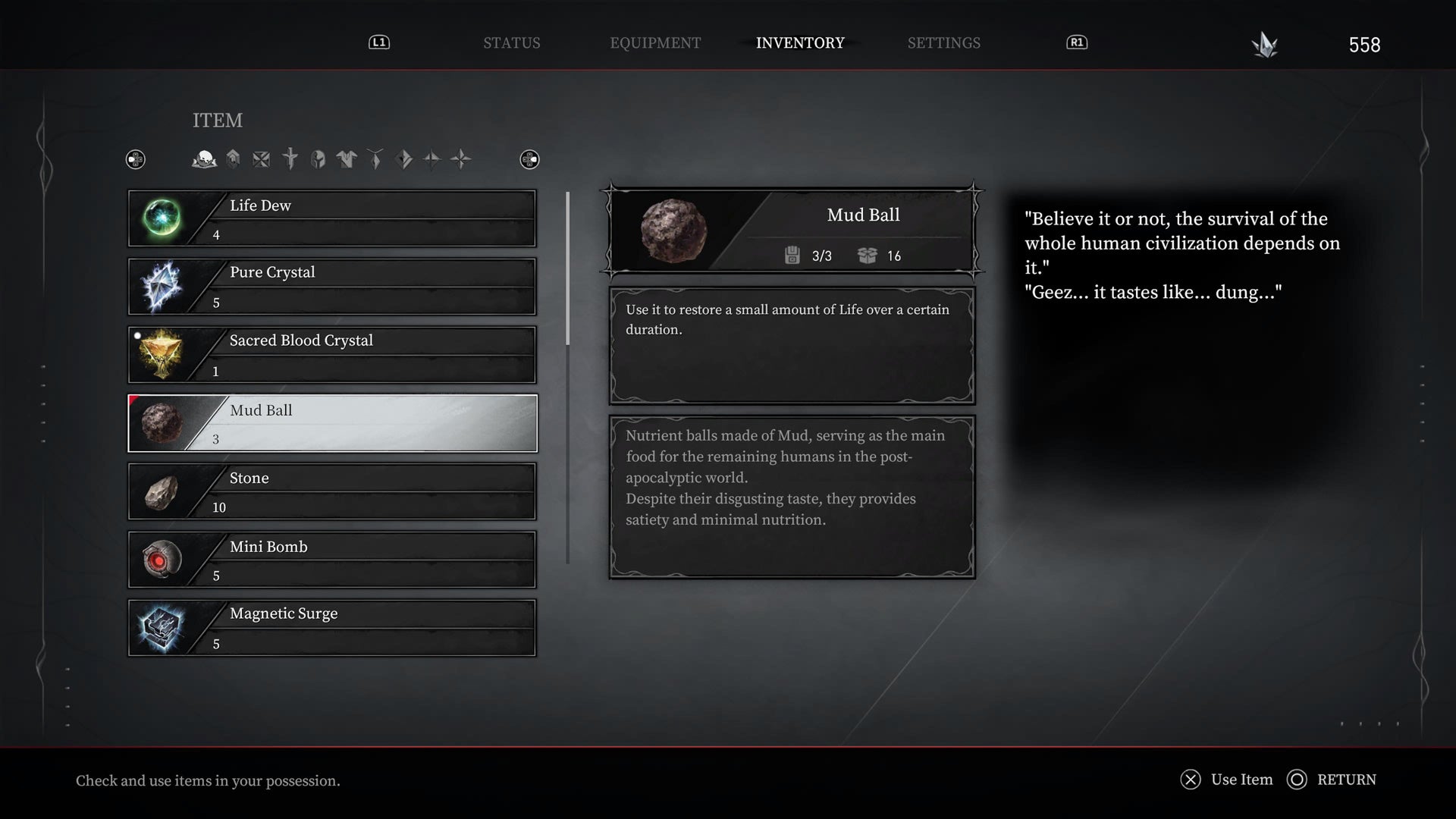
Task: Switch to the STATUS tab
Action: [x=512, y=42]
